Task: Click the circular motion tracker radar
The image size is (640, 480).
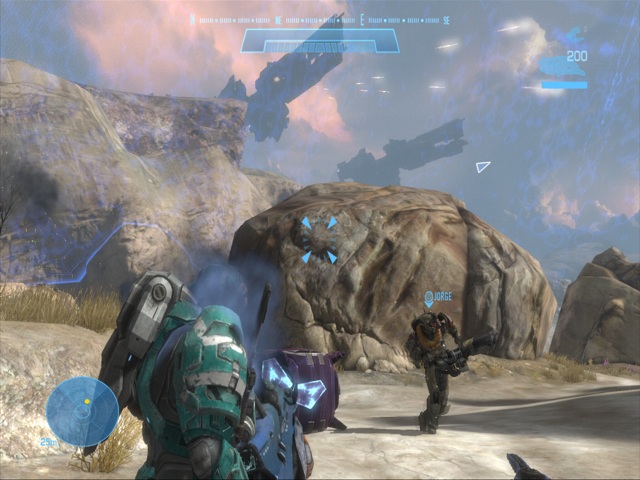Action: pyautogui.click(x=82, y=411)
